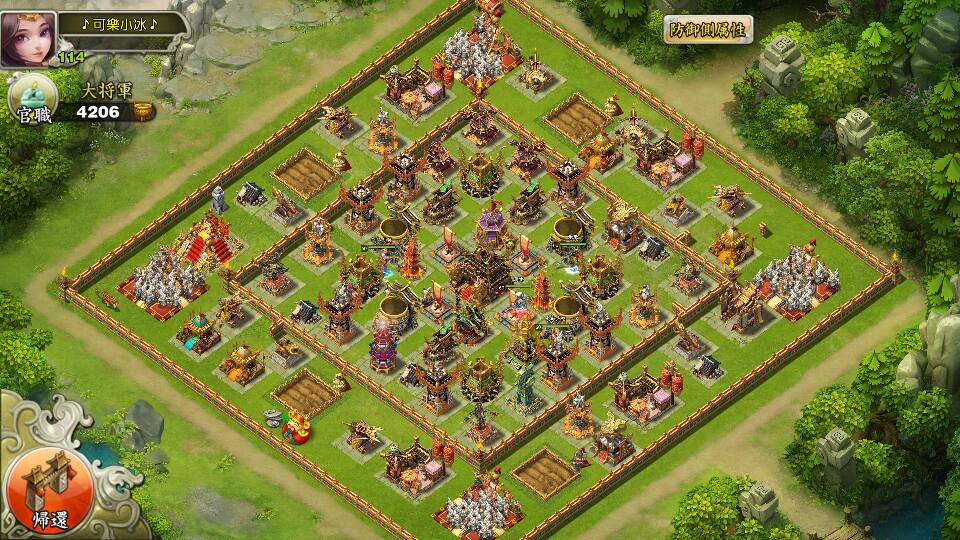960x540 pixels.
Task: Click the player name 可樂小冰 banner
Action: click(118, 24)
